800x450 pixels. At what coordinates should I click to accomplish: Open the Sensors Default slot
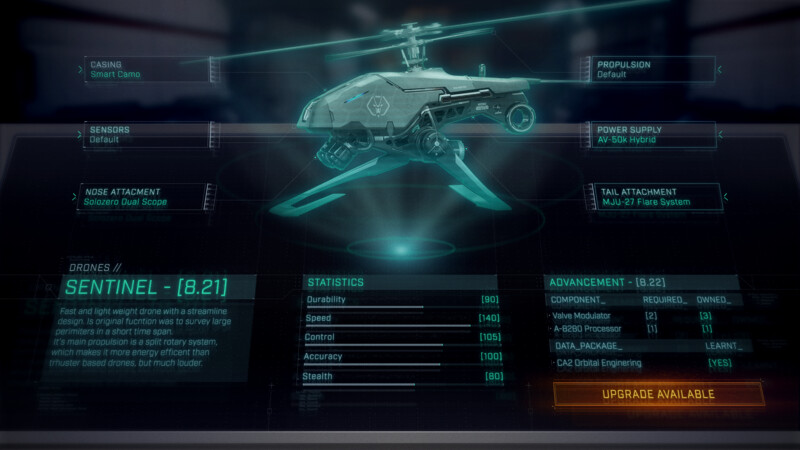click(146, 135)
